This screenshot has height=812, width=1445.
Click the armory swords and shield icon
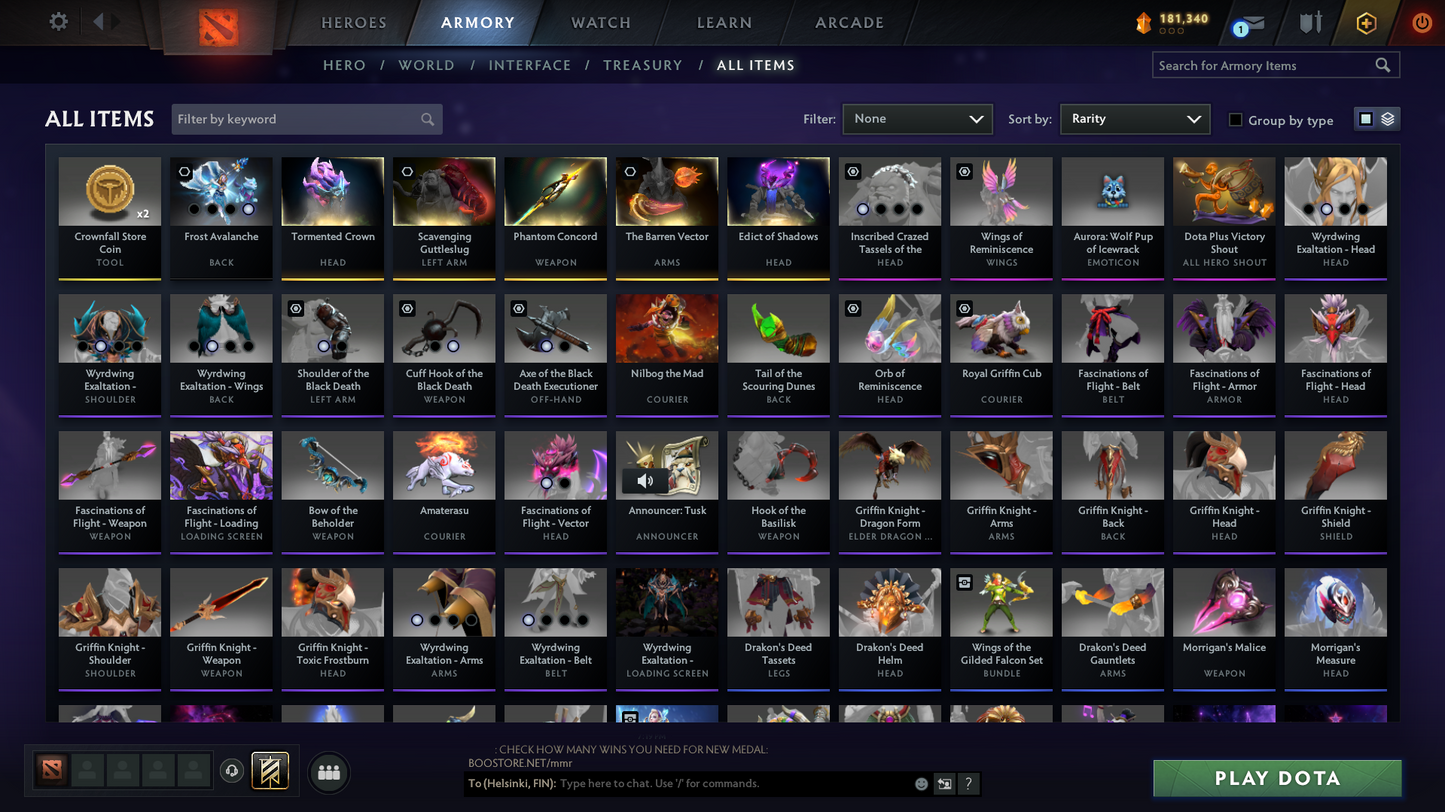point(1310,22)
